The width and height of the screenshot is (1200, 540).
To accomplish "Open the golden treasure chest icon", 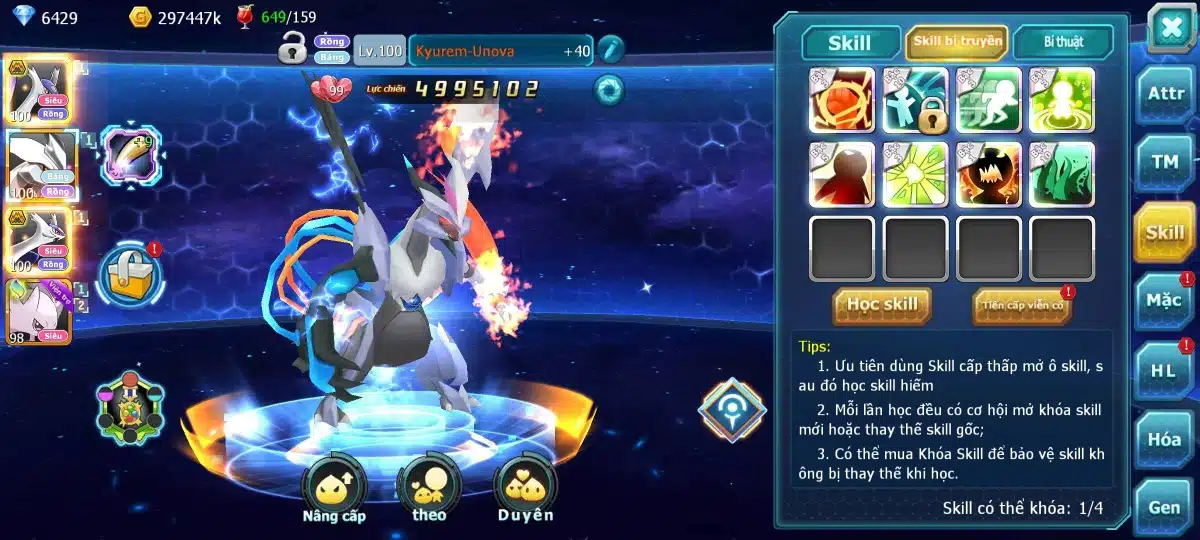I will [x=130, y=275].
